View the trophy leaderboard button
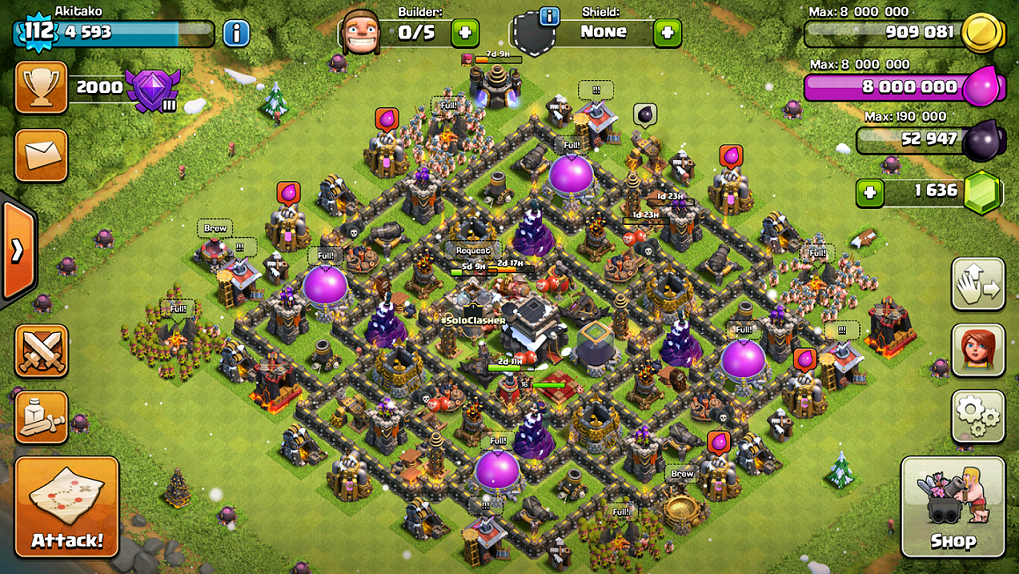Image resolution: width=1019 pixels, height=574 pixels. click(x=41, y=87)
